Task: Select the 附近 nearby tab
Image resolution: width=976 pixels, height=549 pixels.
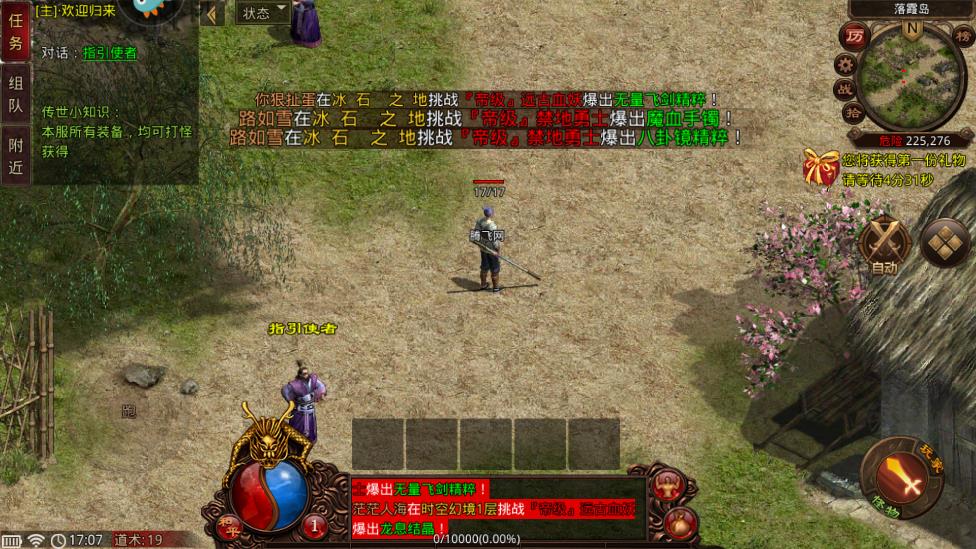Action: pyautogui.click(x=15, y=157)
